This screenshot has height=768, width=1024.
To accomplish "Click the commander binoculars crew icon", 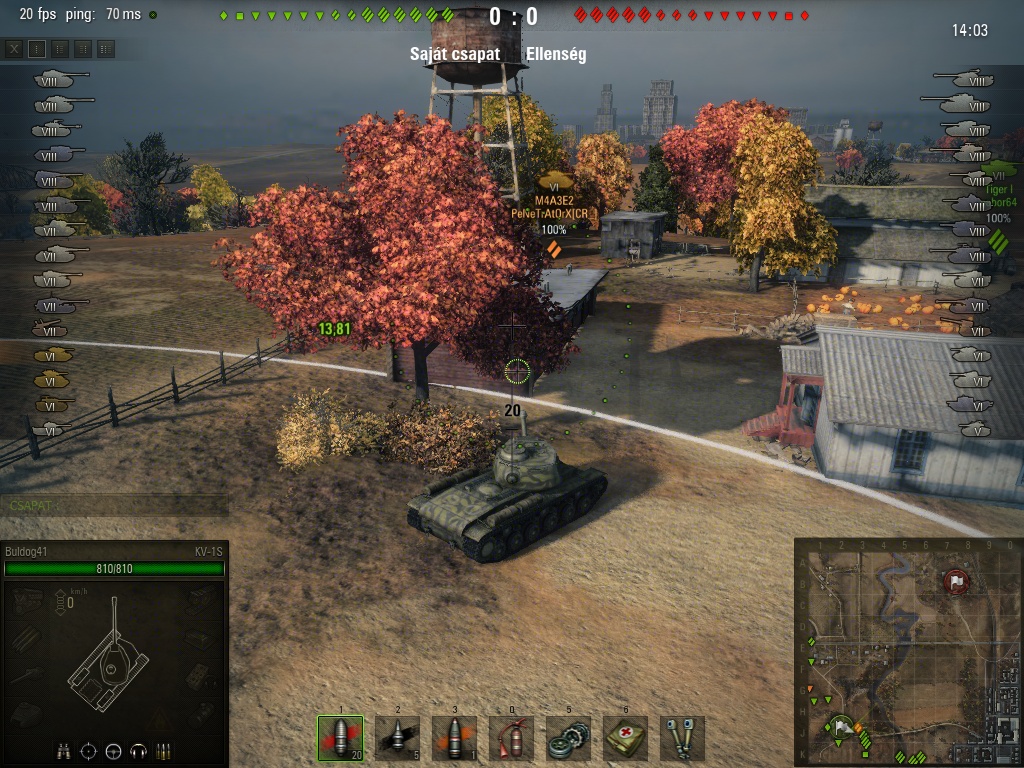I will [65, 750].
